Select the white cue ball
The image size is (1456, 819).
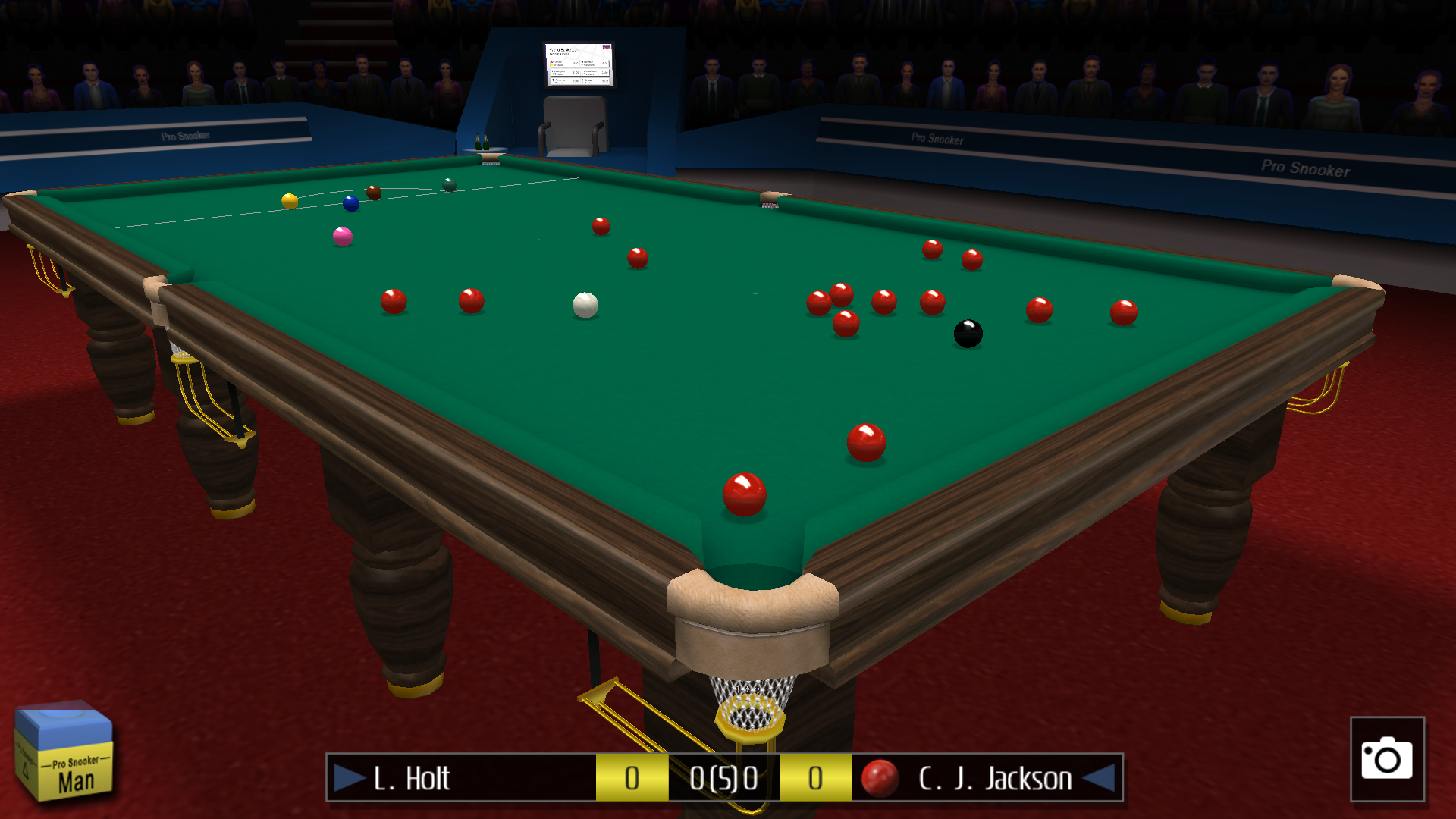pyautogui.click(x=585, y=303)
